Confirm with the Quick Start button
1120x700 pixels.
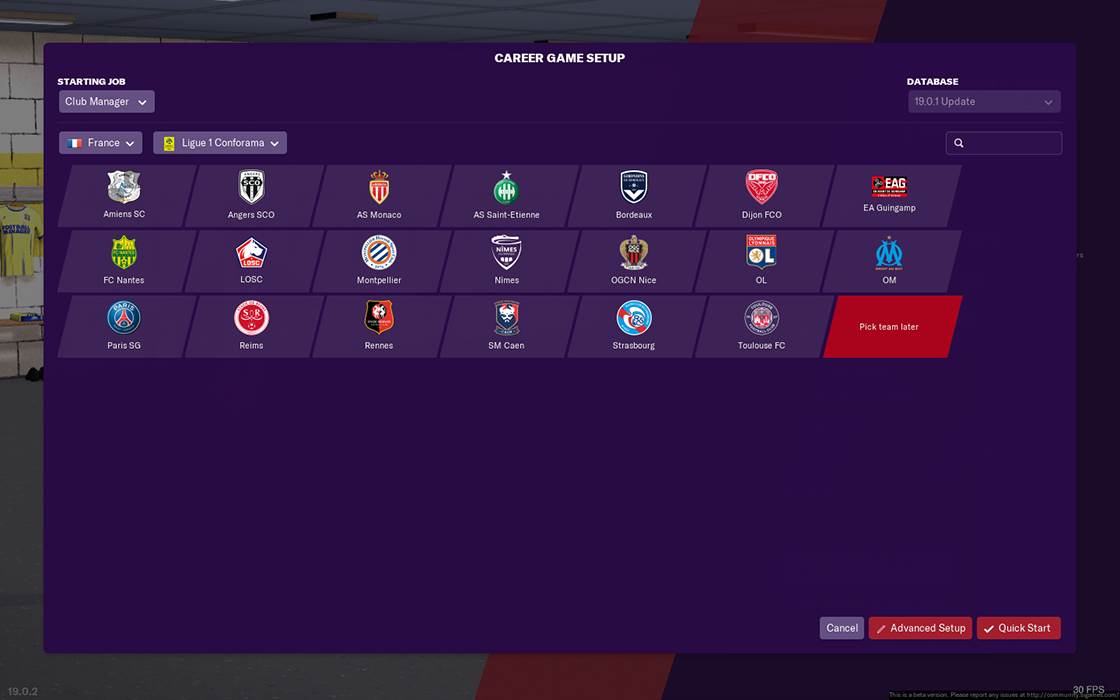point(1018,628)
